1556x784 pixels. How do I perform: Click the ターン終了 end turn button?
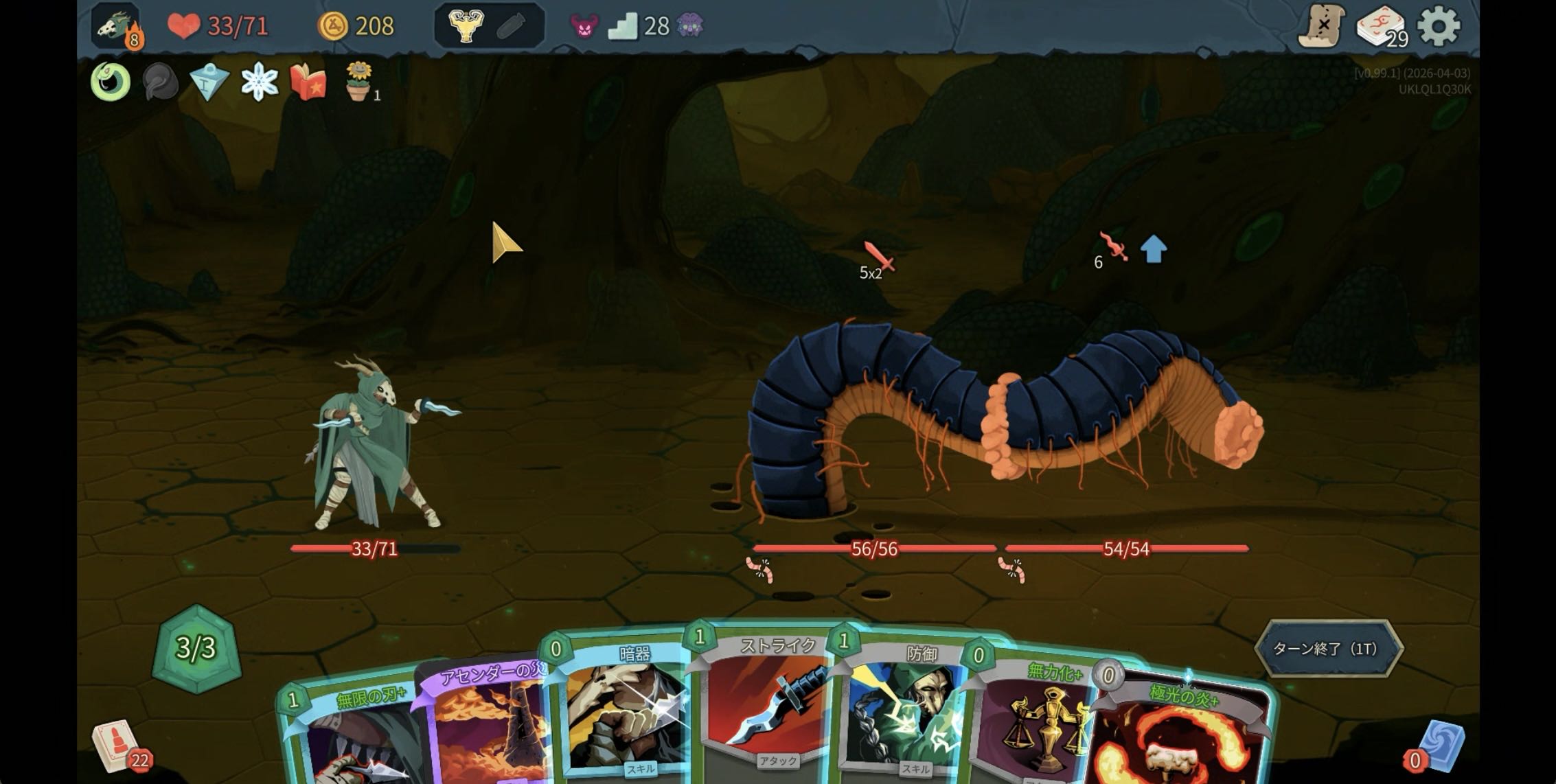click(1328, 649)
